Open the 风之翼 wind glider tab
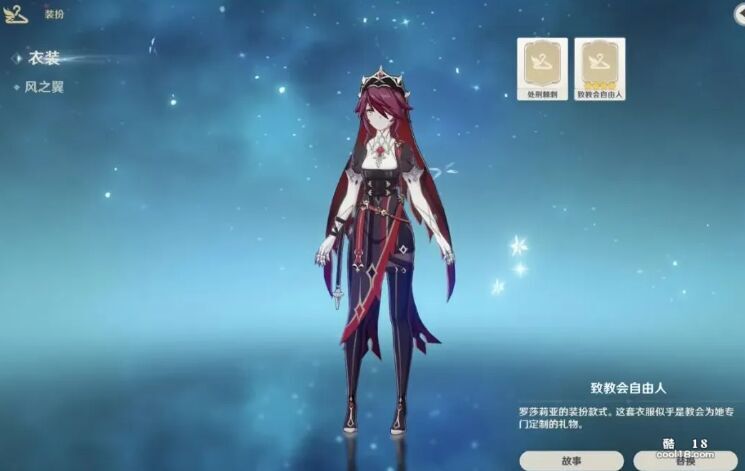 pos(44,87)
